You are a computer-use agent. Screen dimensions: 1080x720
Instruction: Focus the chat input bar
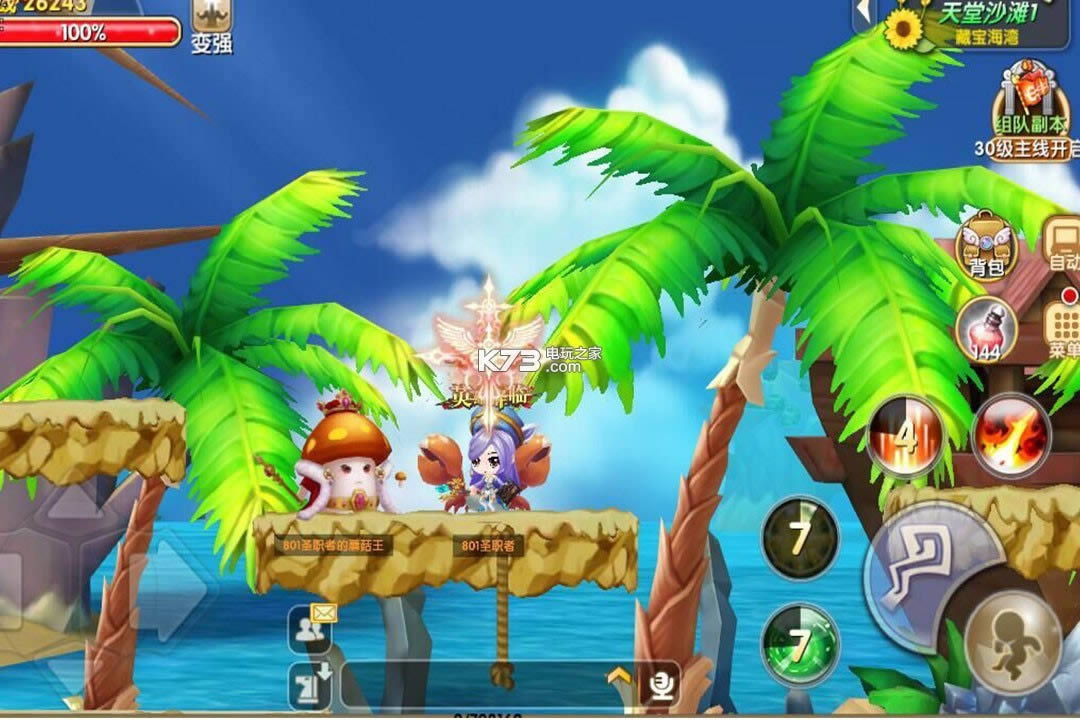tap(470, 685)
